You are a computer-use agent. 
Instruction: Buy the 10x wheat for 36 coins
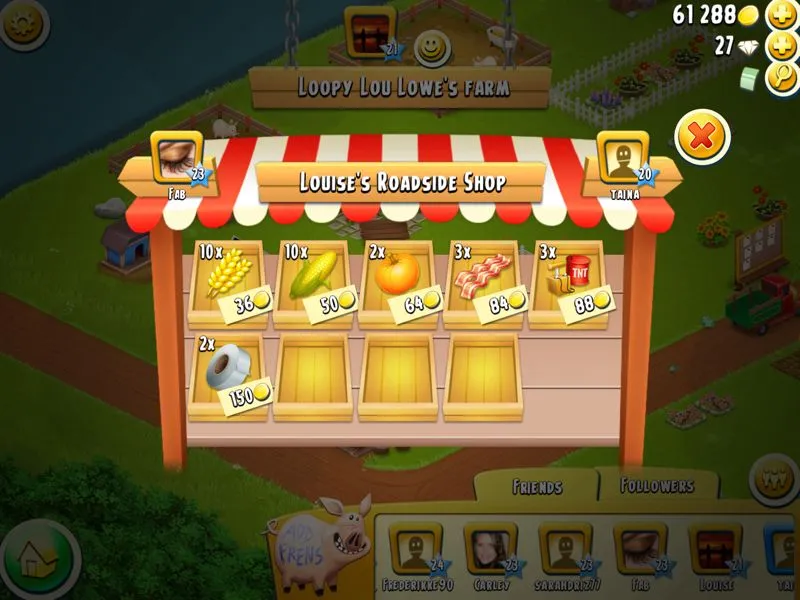pyautogui.click(x=227, y=281)
